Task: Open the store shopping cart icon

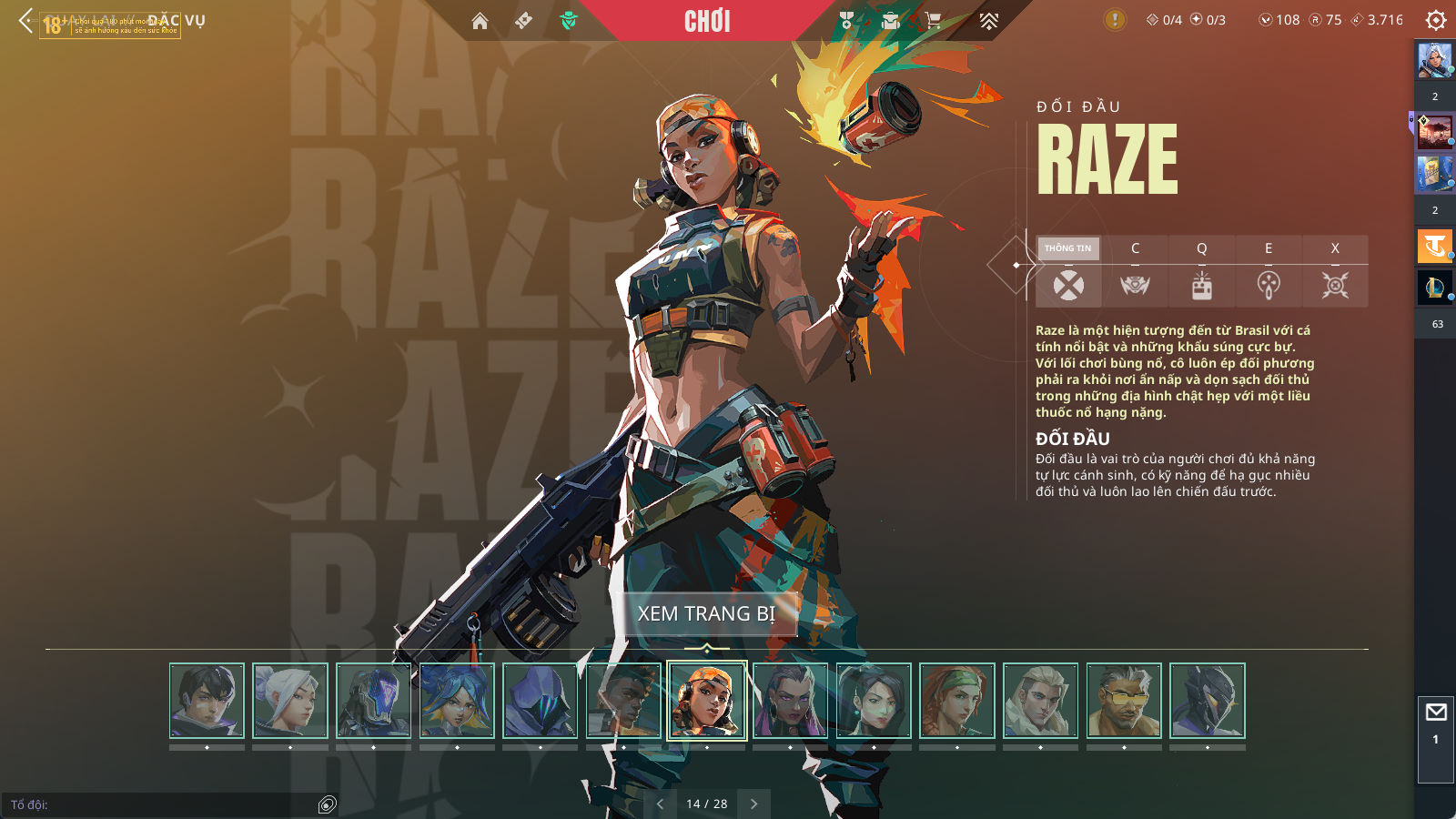Action: pos(934,21)
